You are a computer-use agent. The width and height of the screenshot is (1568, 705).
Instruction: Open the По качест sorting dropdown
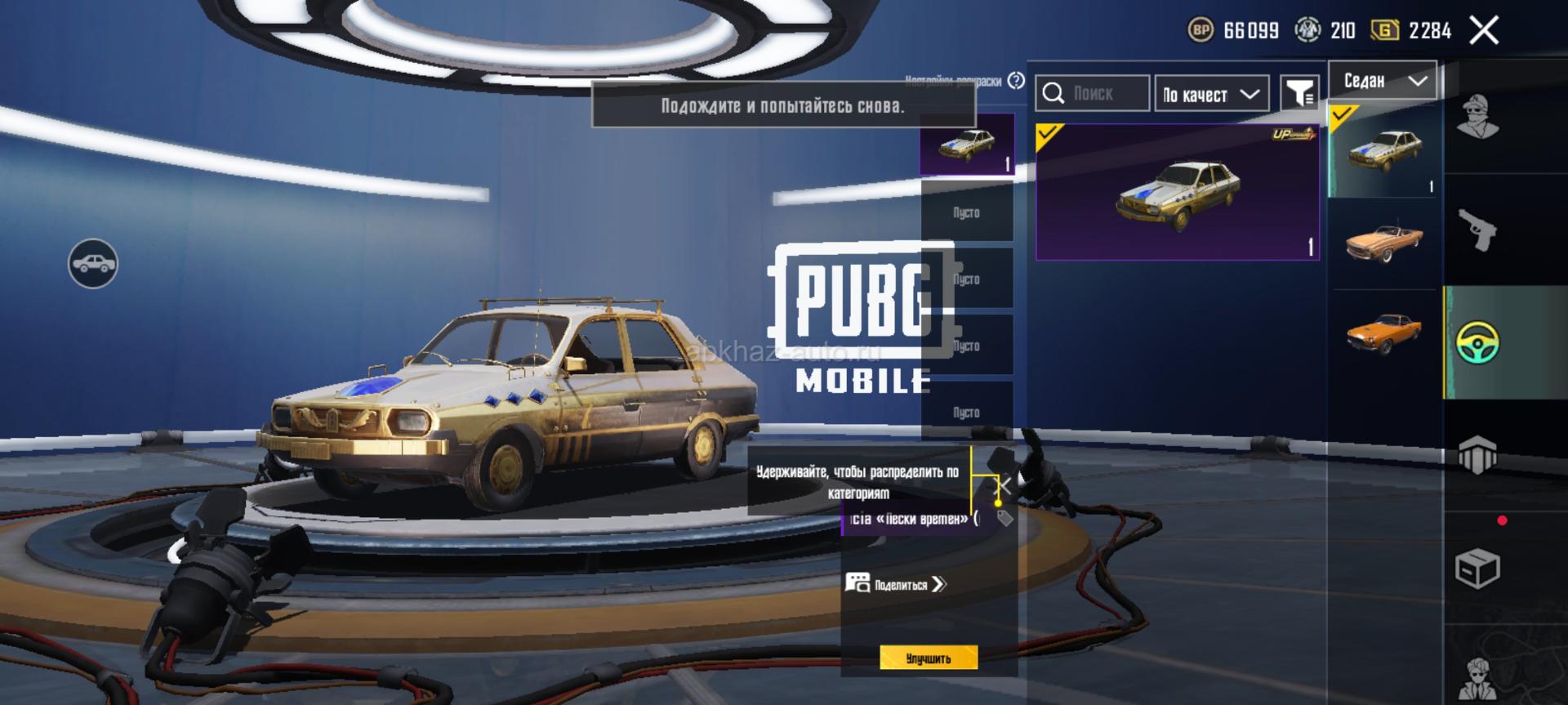pyautogui.click(x=1211, y=94)
